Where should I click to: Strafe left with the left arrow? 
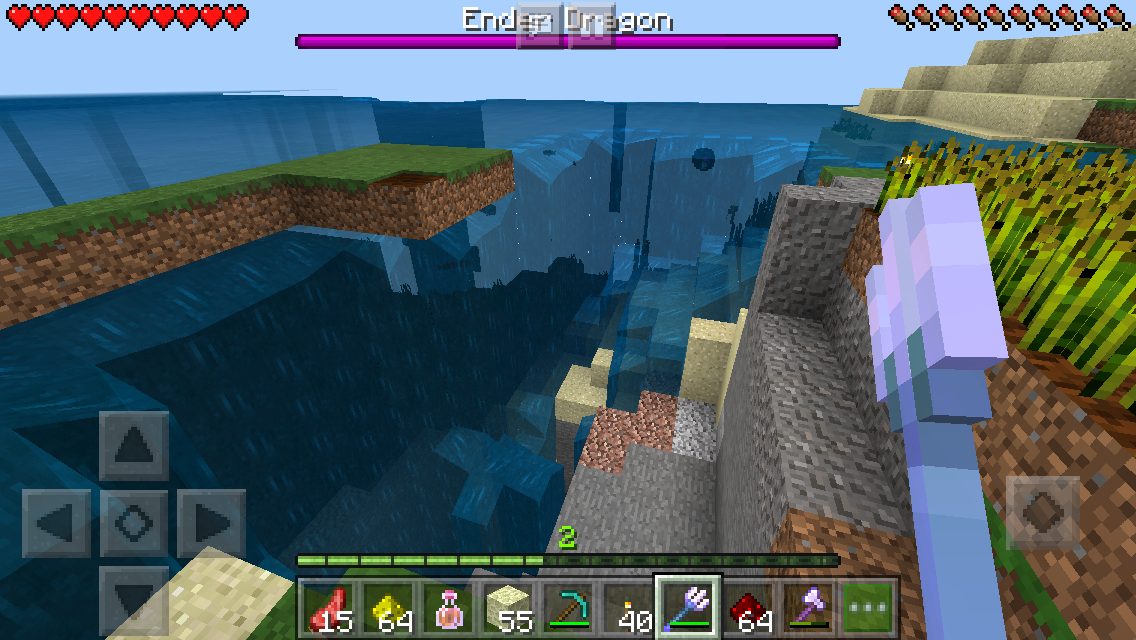pos(56,523)
